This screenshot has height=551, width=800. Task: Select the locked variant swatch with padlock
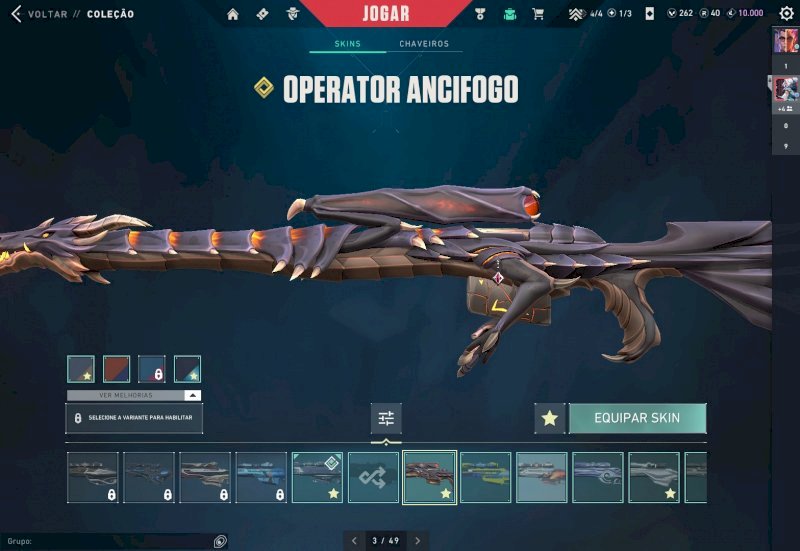click(152, 369)
